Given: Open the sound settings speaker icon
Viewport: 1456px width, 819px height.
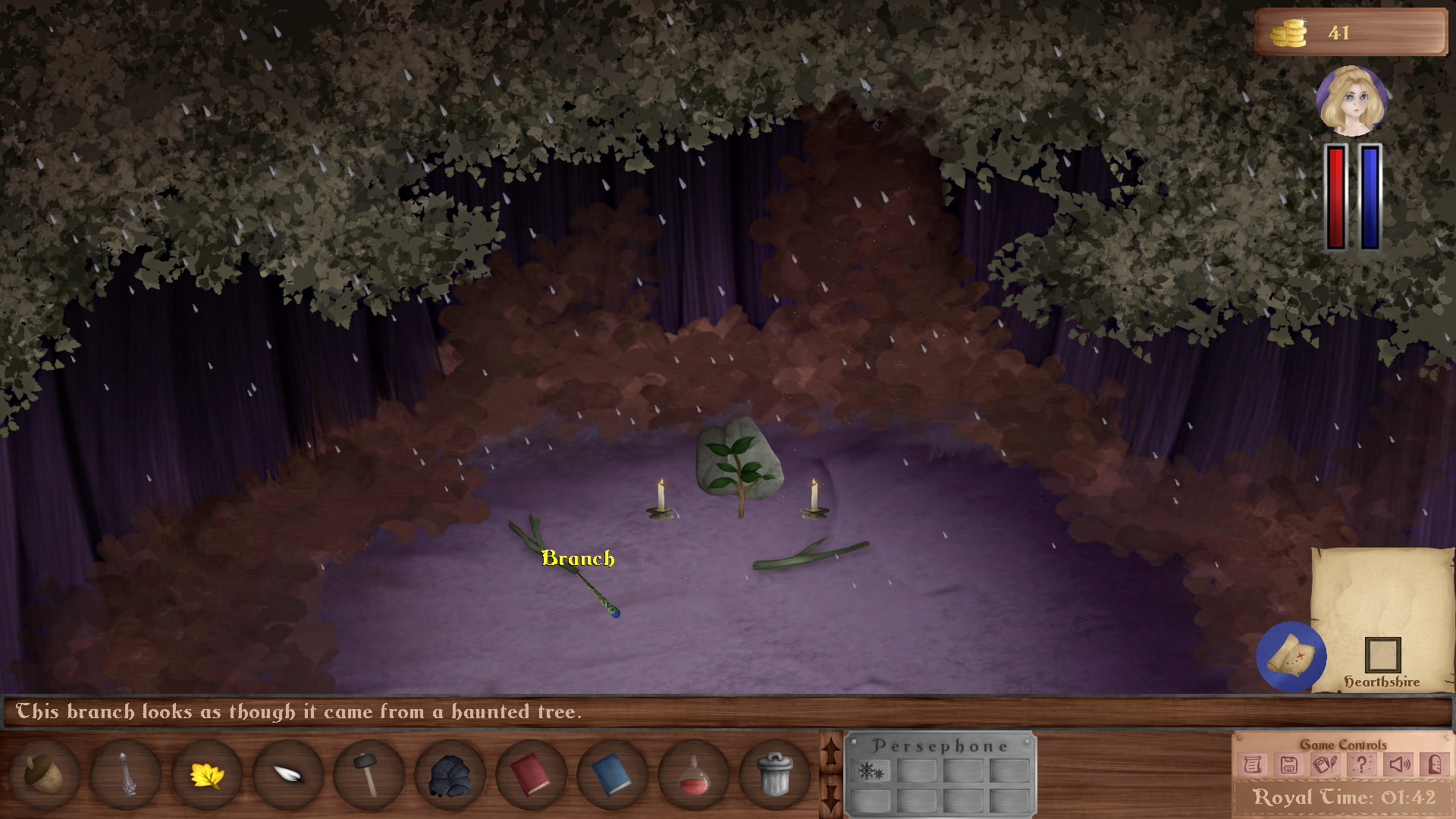Looking at the screenshot, I should [x=1398, y=764].
